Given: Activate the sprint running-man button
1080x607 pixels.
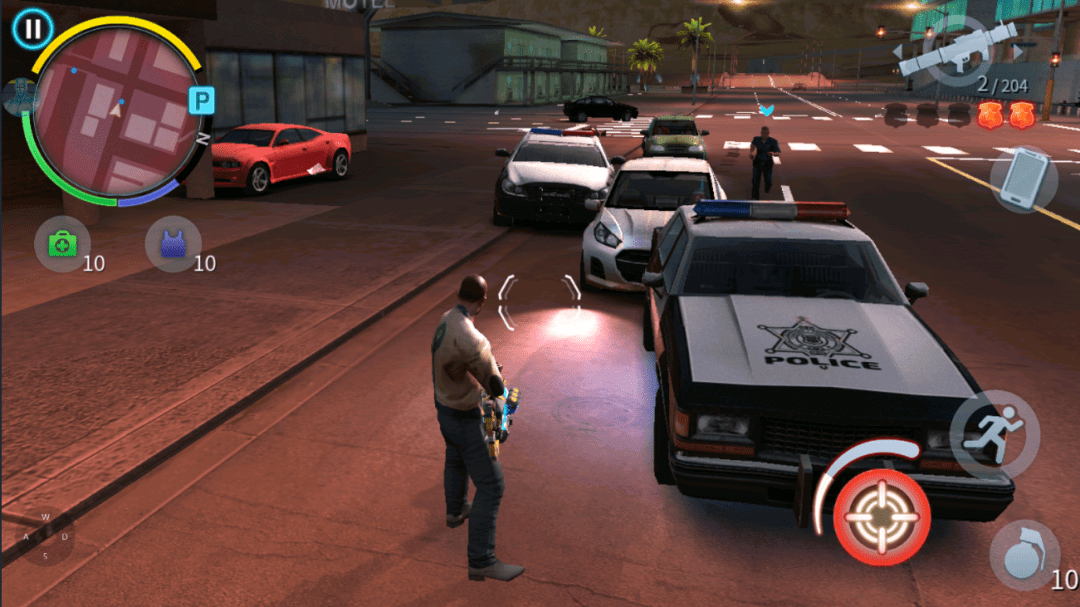Looking at the screenshot, I should 994,434.
